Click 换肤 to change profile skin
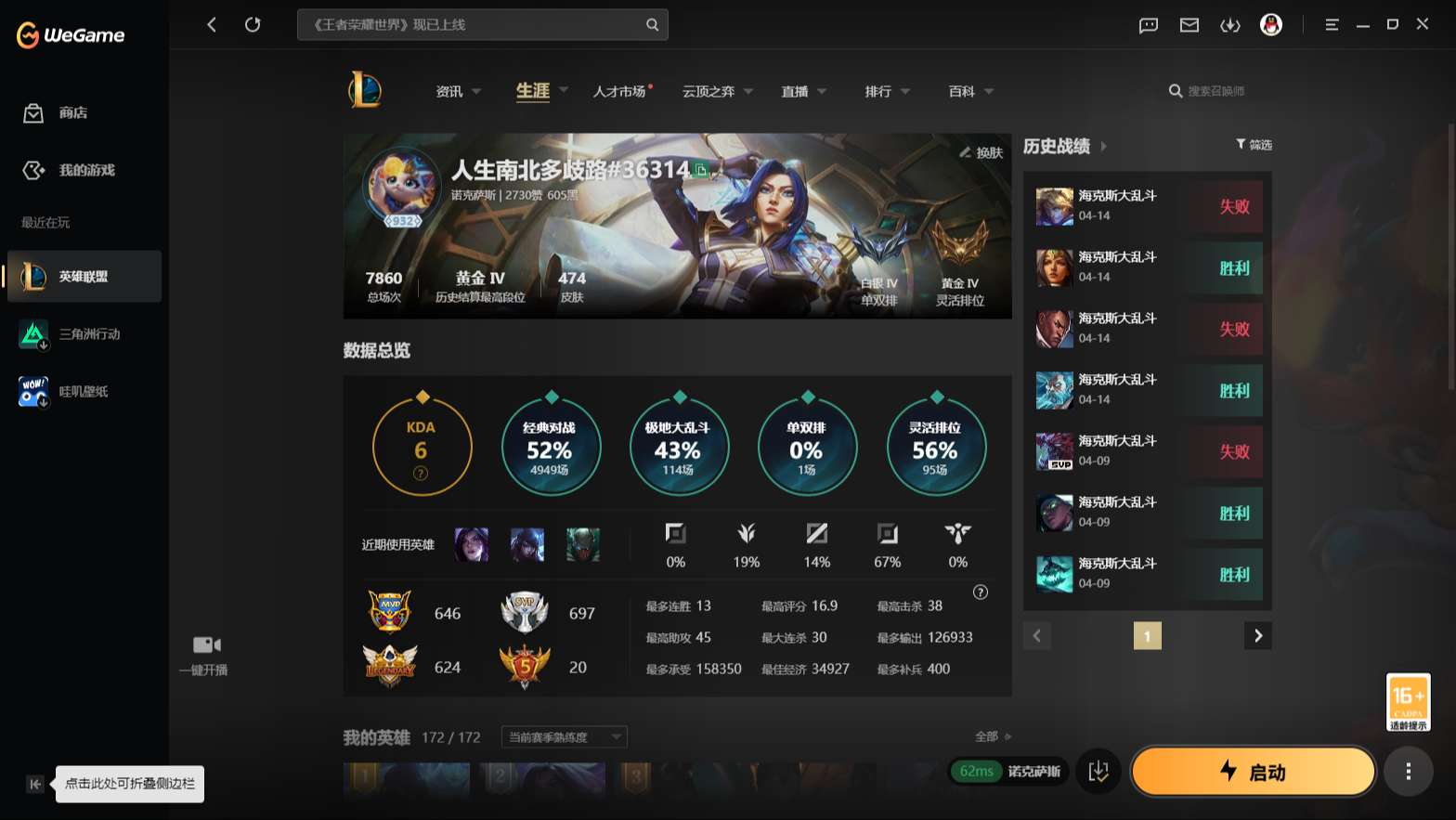Image resolution: width=1456 pixels, height=820 pixels. click(980, 153)
